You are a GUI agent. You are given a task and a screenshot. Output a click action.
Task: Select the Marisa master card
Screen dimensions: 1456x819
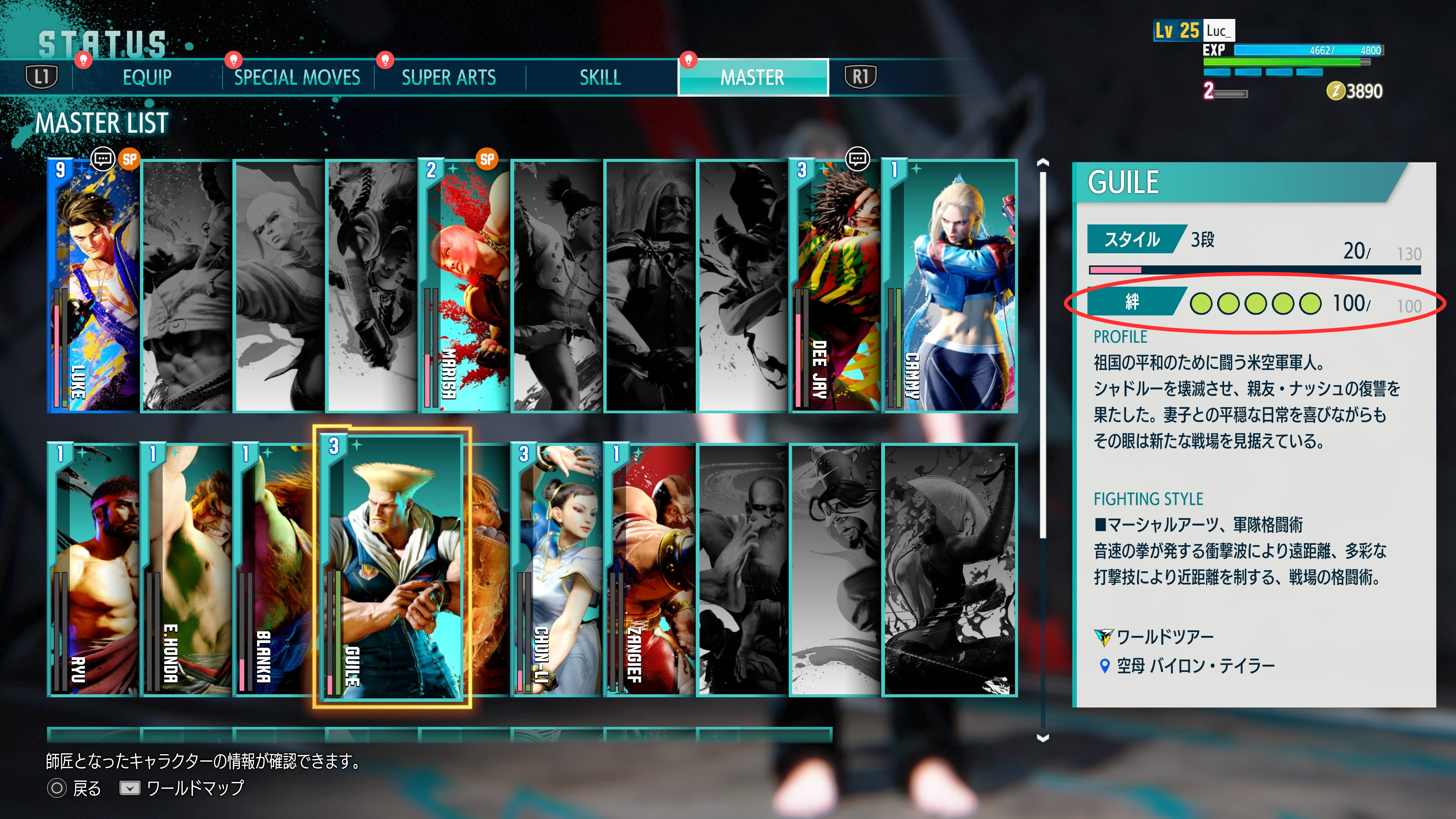(464, 286)
